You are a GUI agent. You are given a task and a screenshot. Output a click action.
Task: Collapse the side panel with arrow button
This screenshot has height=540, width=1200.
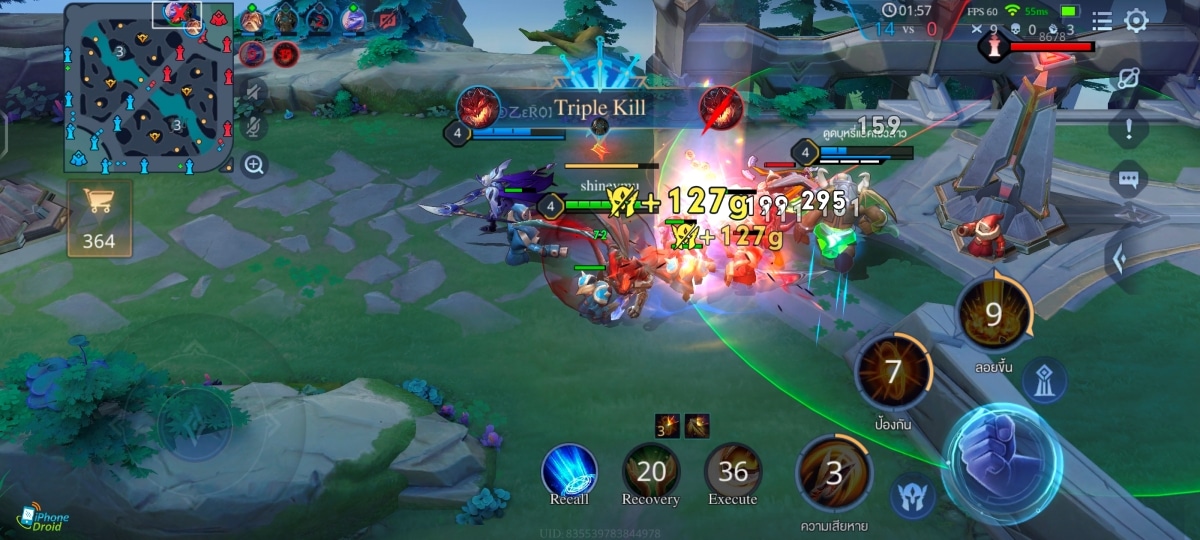point(1120,260)
